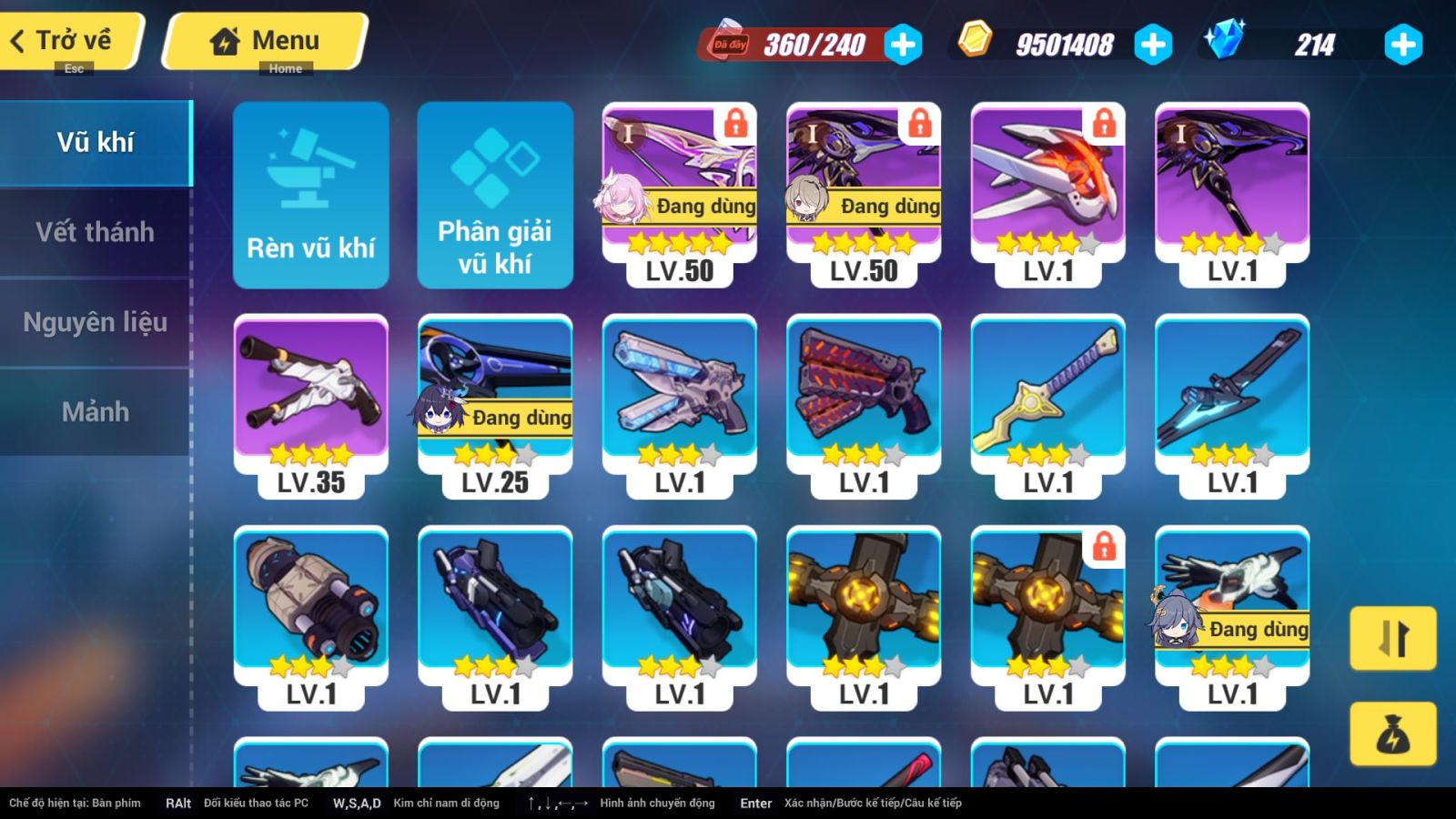The width and height of the screenshot is (1456, 819).
Task: Open the Nguyên liệu tab
Action: pyautogui.click(x=95, y=322)
